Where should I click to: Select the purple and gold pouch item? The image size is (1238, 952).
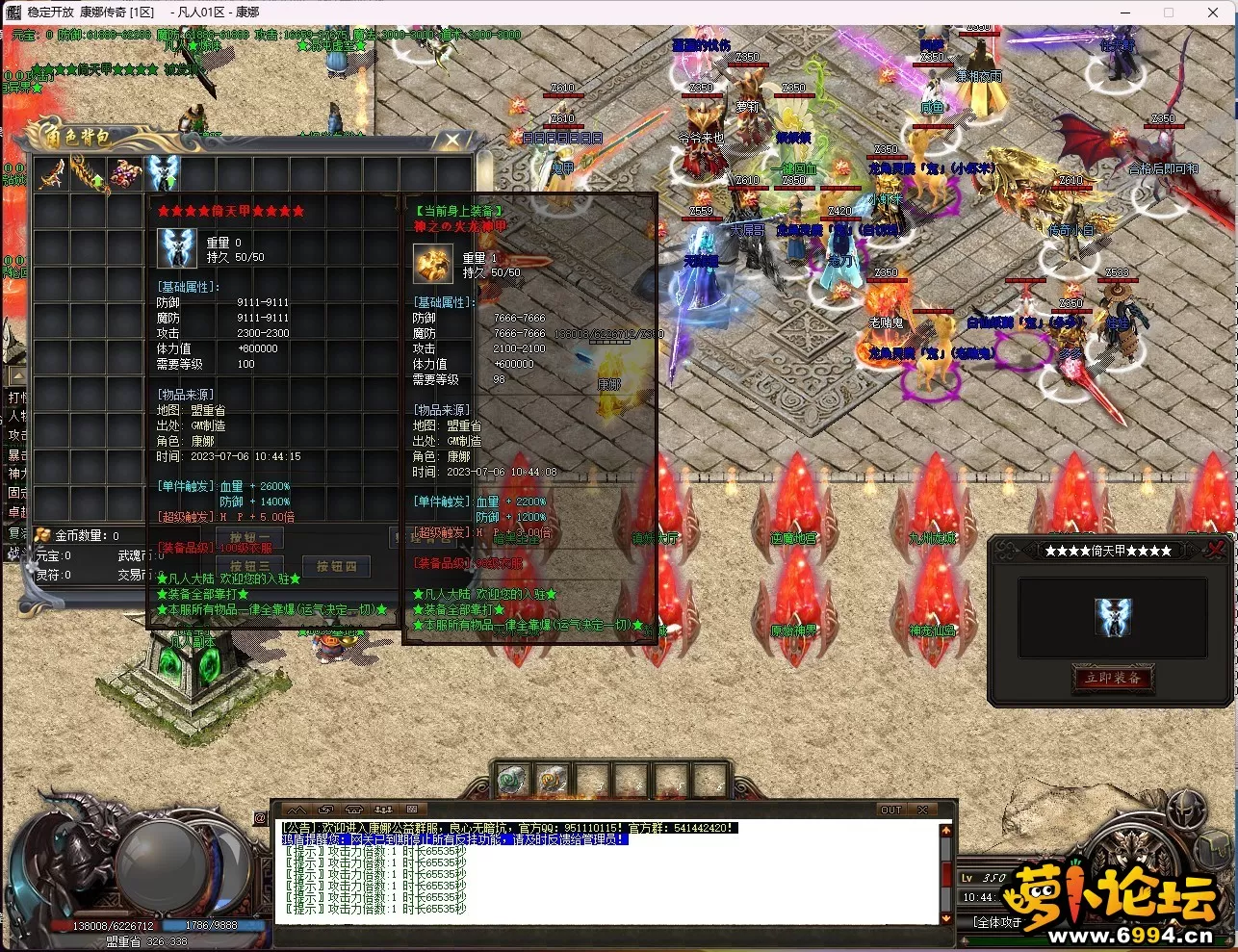click(x=126, y=174)
